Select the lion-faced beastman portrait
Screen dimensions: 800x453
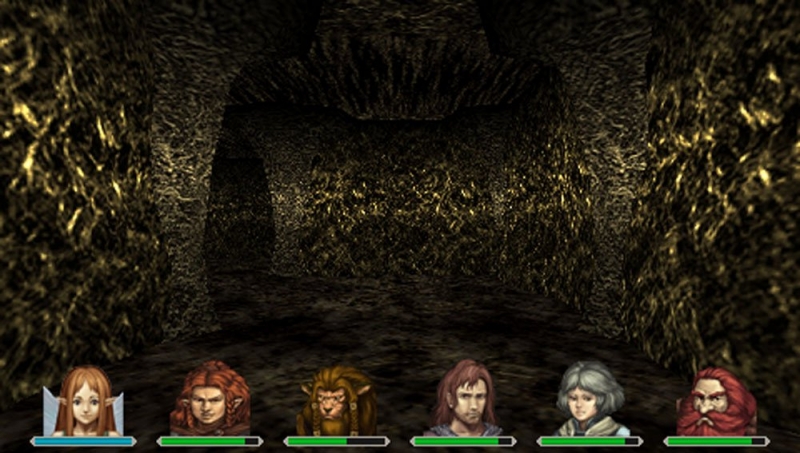(x=336, y=402)
